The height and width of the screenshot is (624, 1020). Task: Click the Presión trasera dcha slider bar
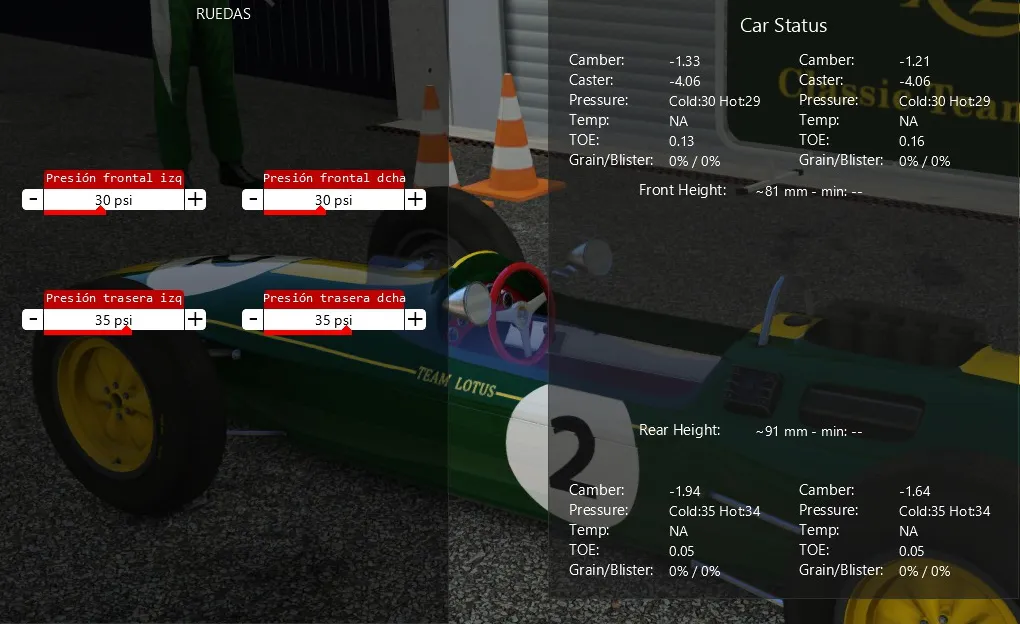[x=334, y=320]
